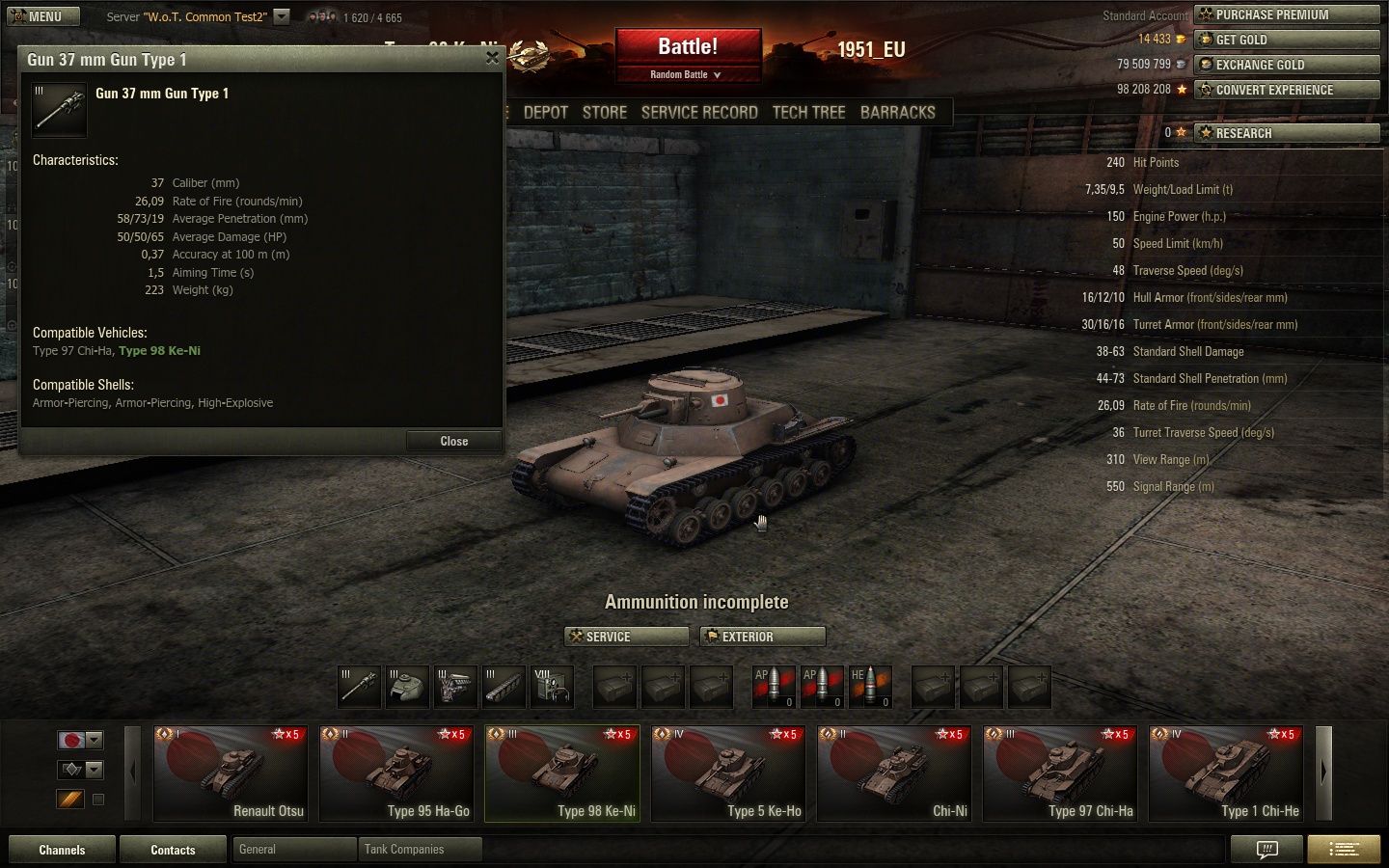Close the Gun 37 mm Gun Type 1 window
The image size is (1389, 868).
(492, 58)
